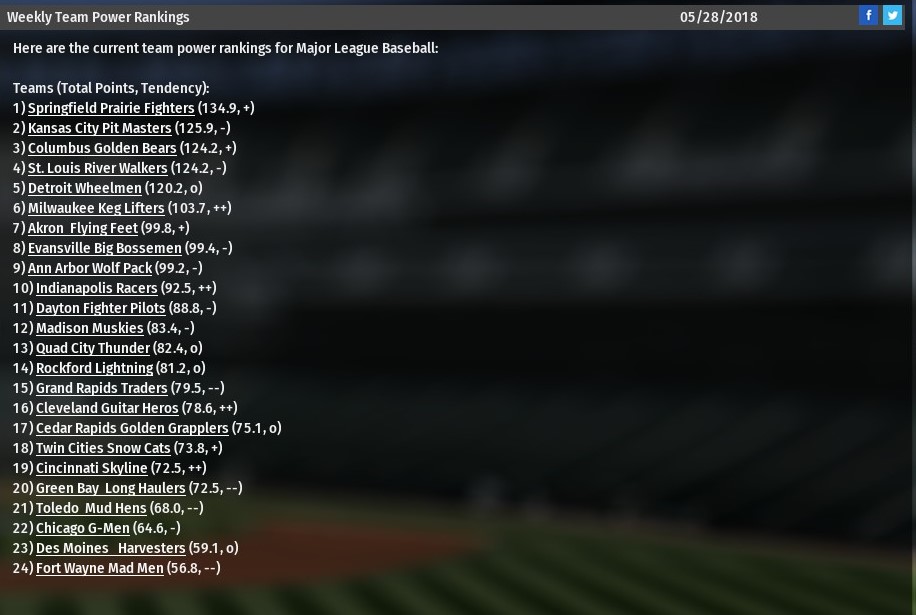Select the Akron Flying Feet link
The image size is (916, 615).
pos(82,228)
